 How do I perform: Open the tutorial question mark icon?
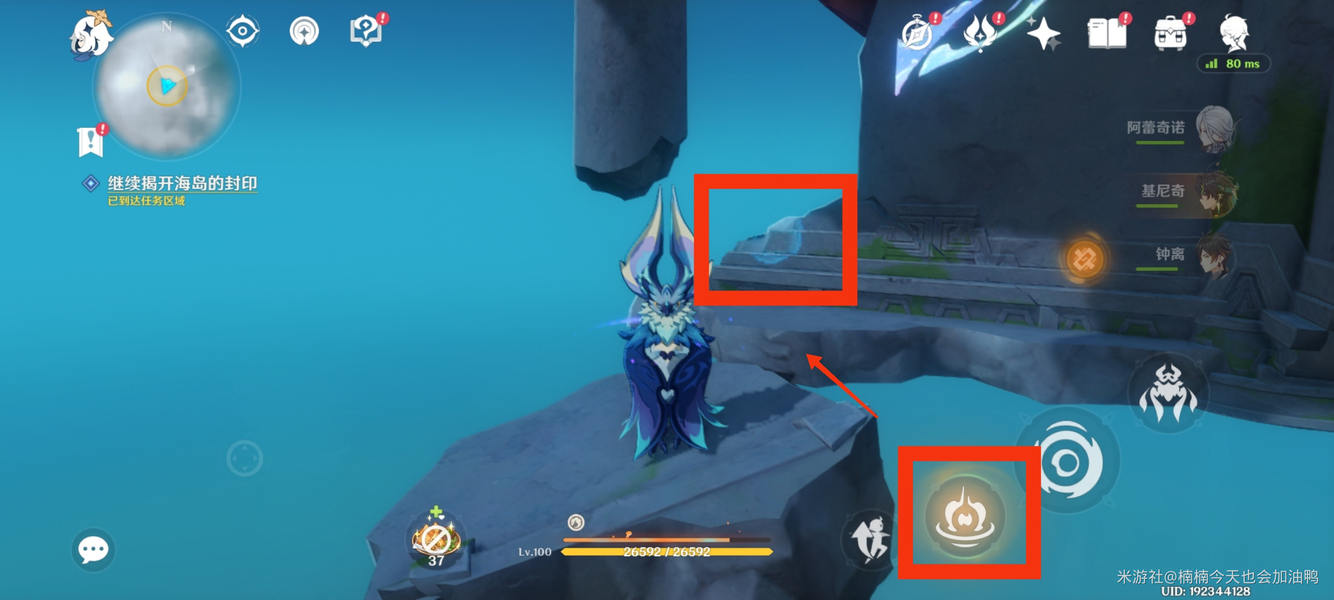click(366, 31)
